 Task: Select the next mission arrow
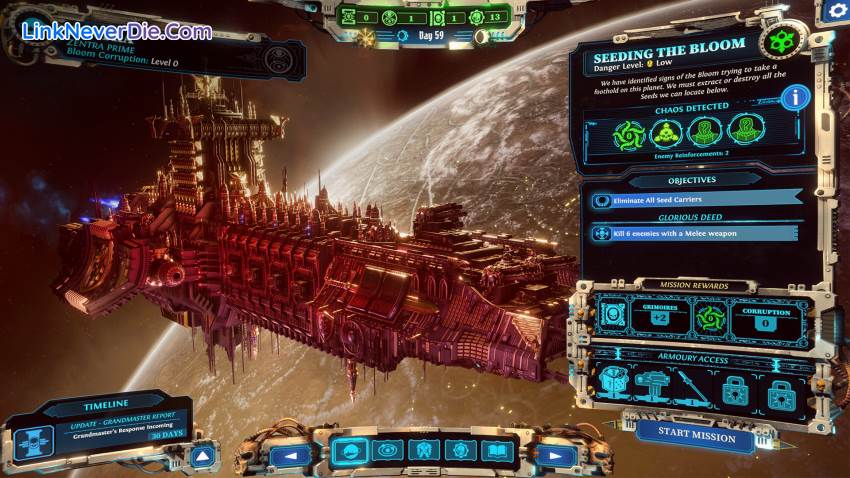click(553, 455)
